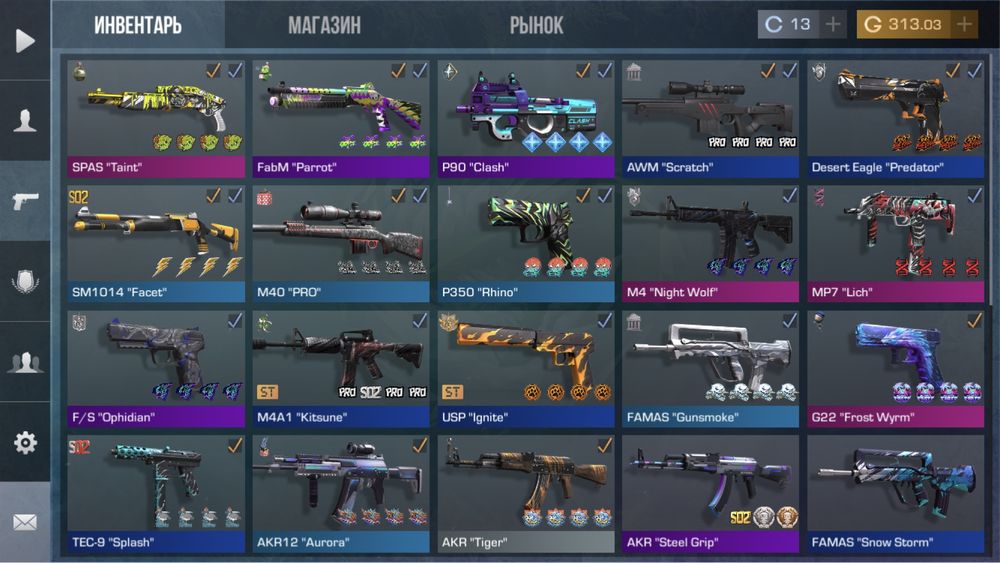Open the clan shield icon in sidebar
This screenshot has height=563, width=1000.
(x=25, y=282)
